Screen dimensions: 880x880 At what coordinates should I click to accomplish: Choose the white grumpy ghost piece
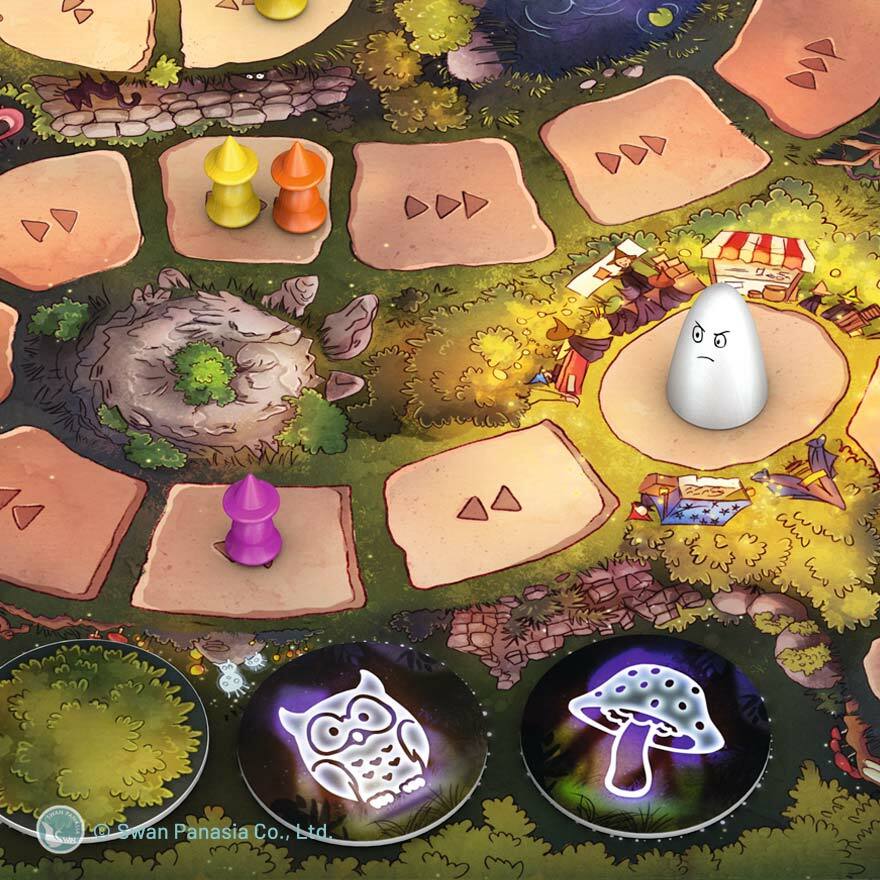point(716,356)
